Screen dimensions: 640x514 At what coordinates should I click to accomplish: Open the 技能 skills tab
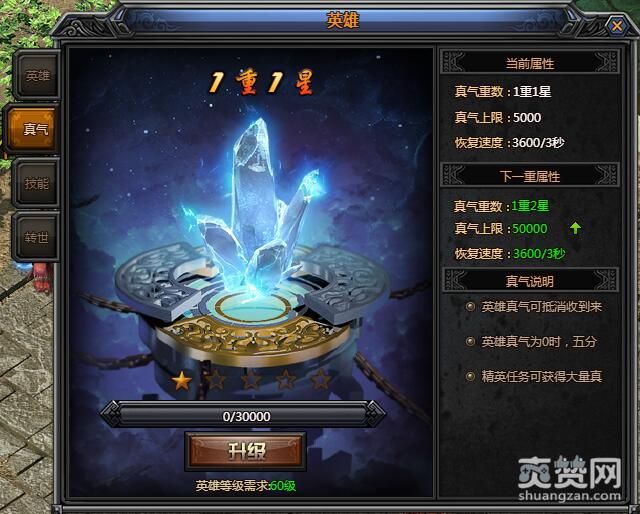(x=35, y=183)
